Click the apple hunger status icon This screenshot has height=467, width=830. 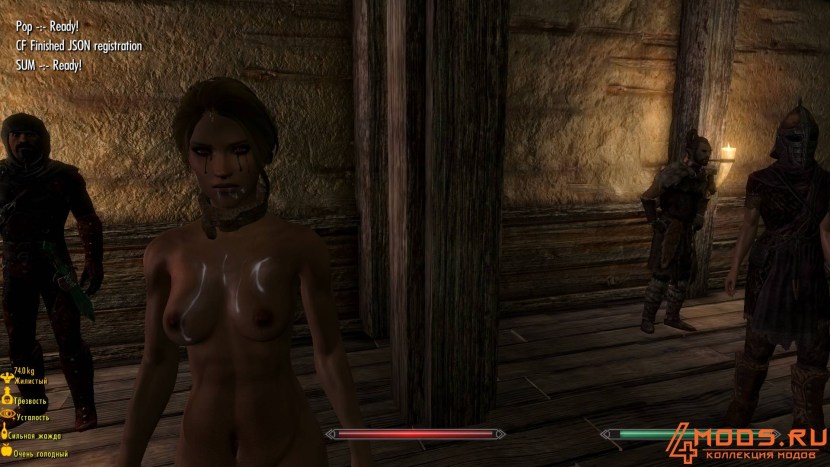click(6, 453)
